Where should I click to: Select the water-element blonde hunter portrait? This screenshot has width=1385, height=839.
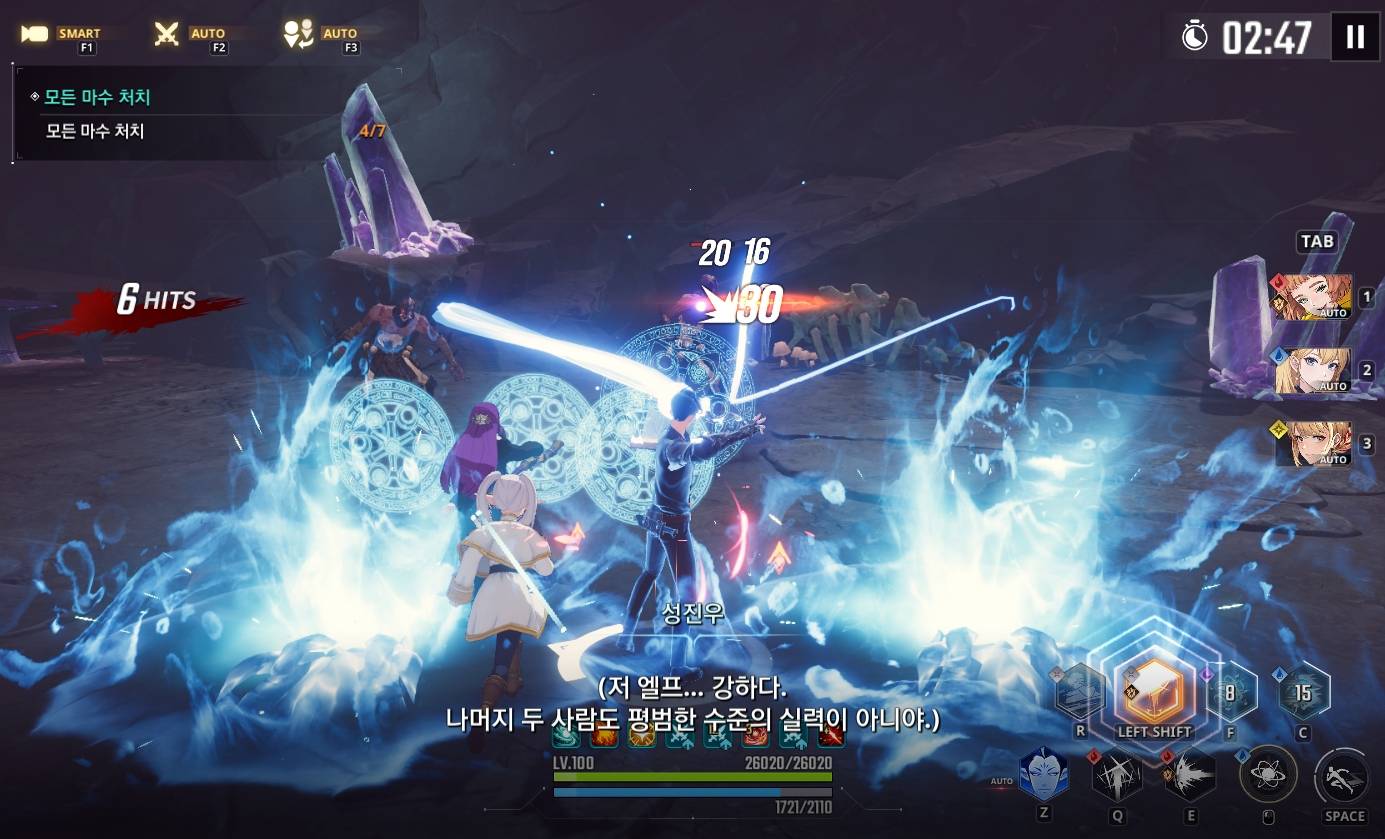(1313, 370)
